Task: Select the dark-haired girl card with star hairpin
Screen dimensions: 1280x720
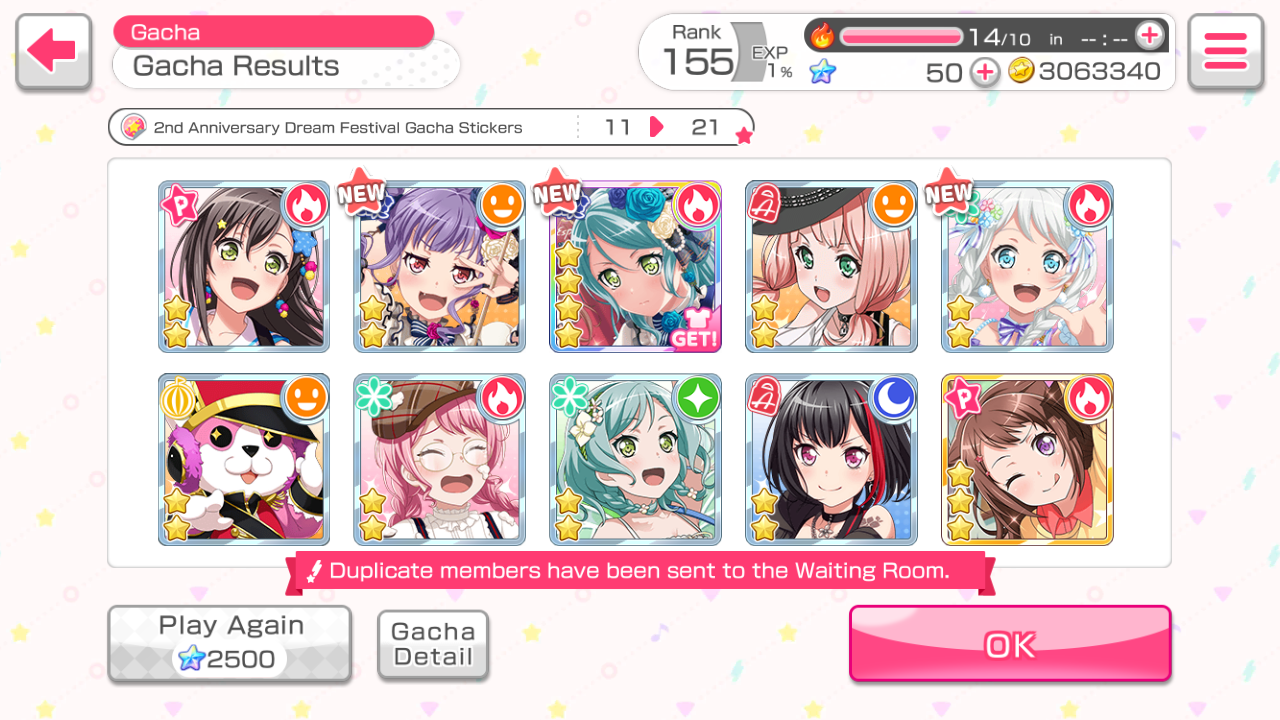Action: click(244, 266)
